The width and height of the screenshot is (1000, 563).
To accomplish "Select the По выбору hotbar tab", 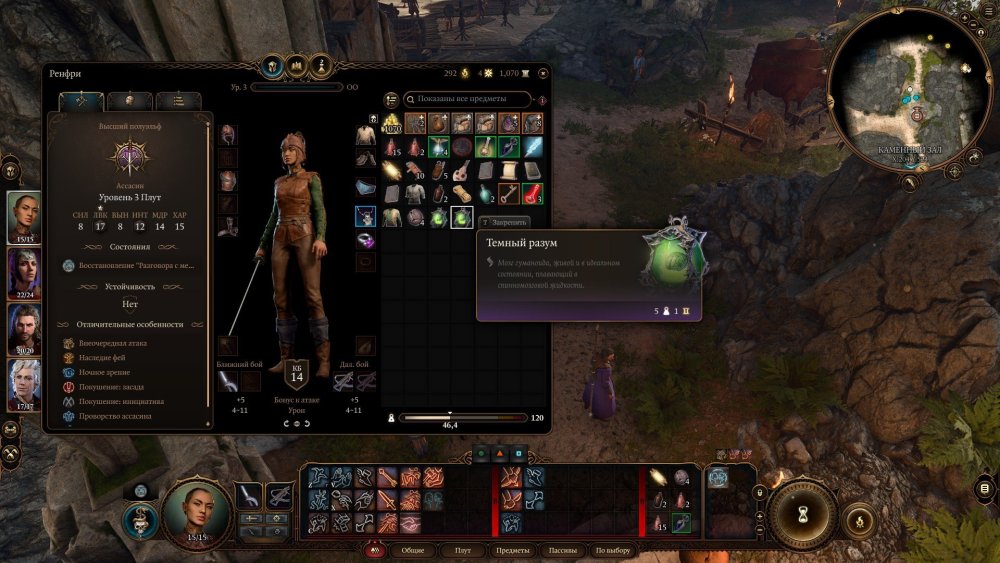I will [x=613, y=550].
